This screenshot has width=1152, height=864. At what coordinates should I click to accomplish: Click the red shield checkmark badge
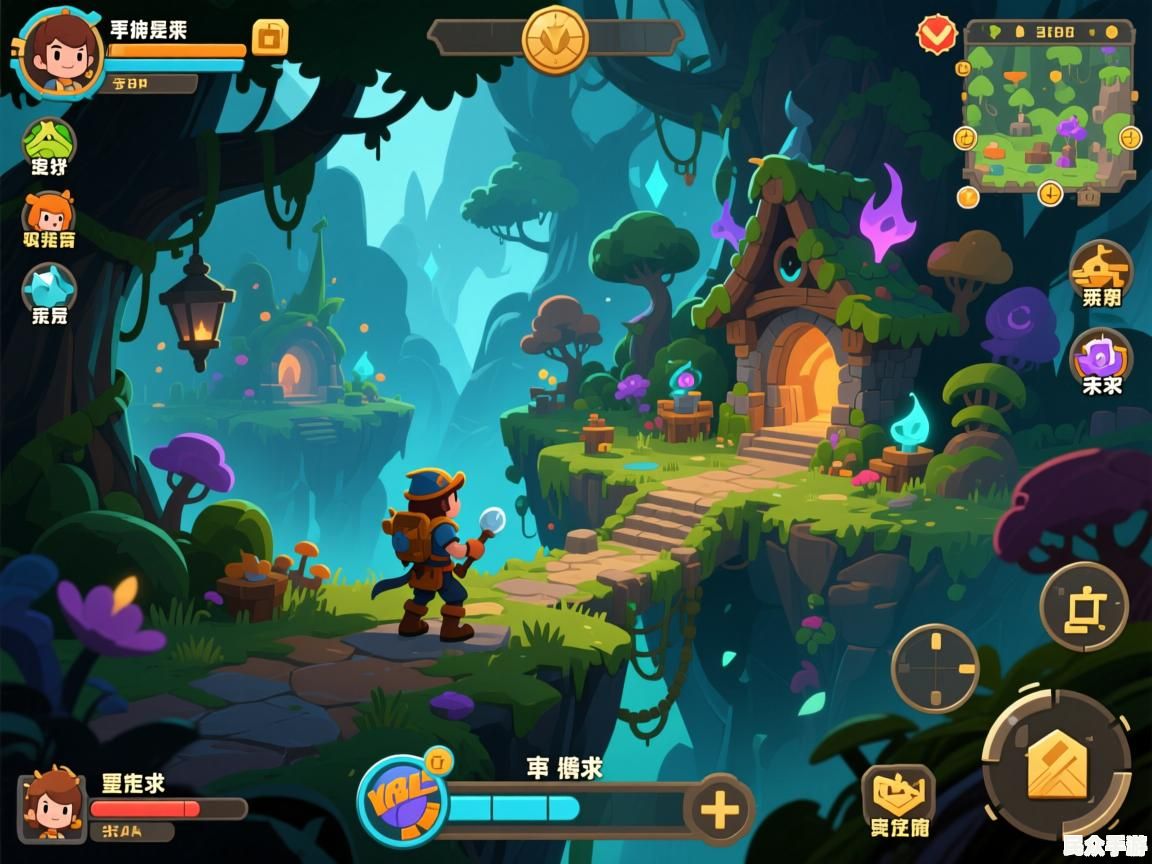click(937, 35)
